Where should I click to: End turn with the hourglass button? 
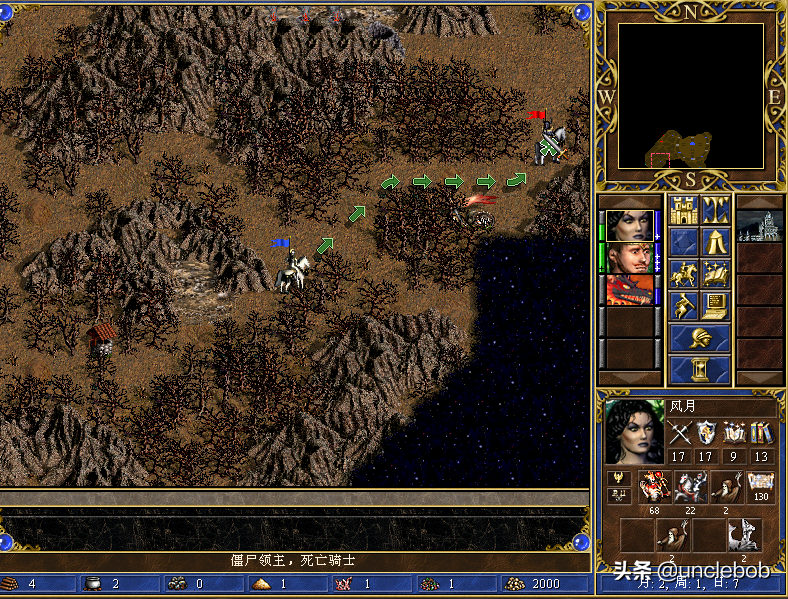(699, 369)
